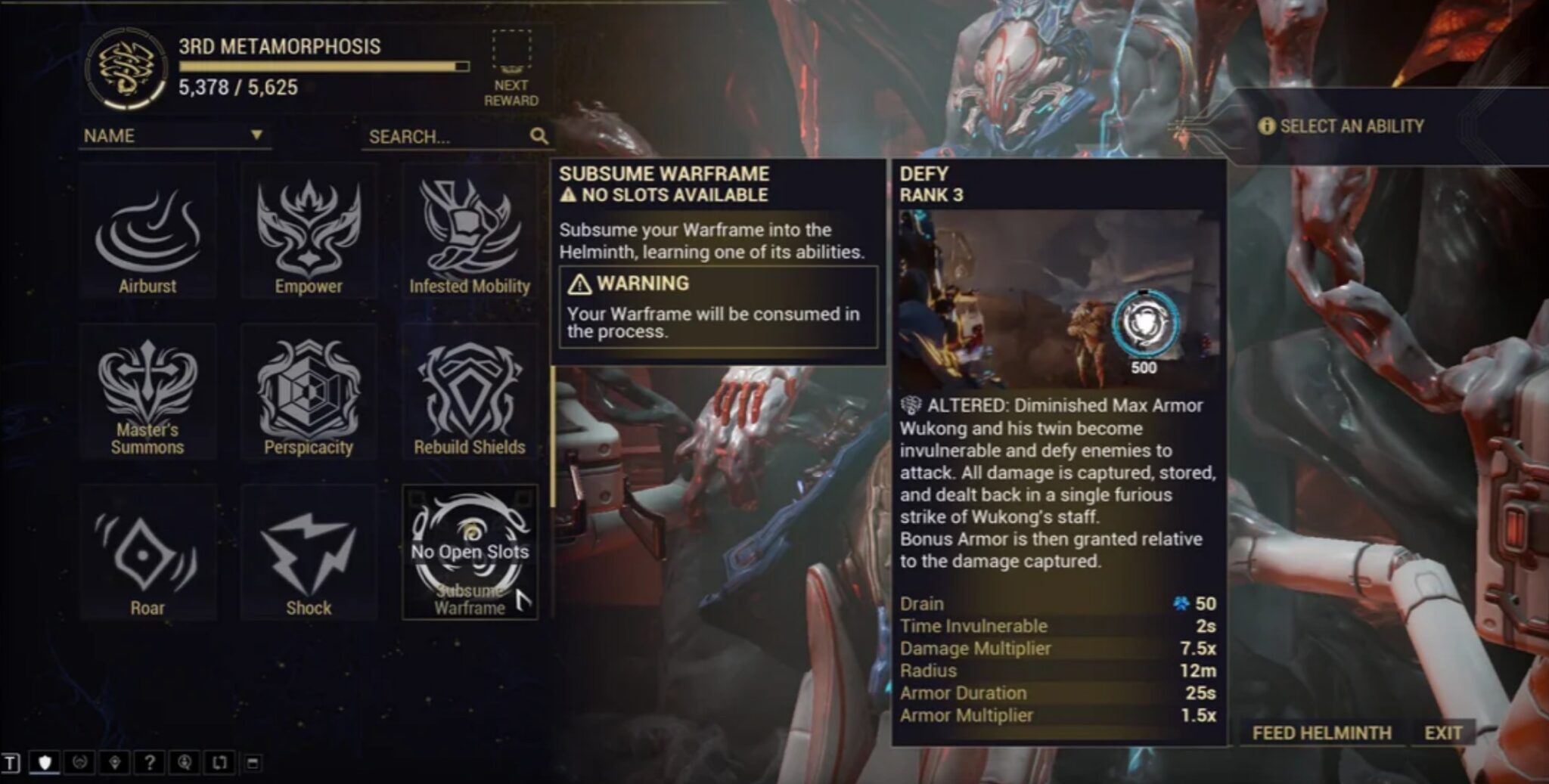Open the help question mark icon
Viewport: 1549px width, 784px height.
(x=151, y=762)
